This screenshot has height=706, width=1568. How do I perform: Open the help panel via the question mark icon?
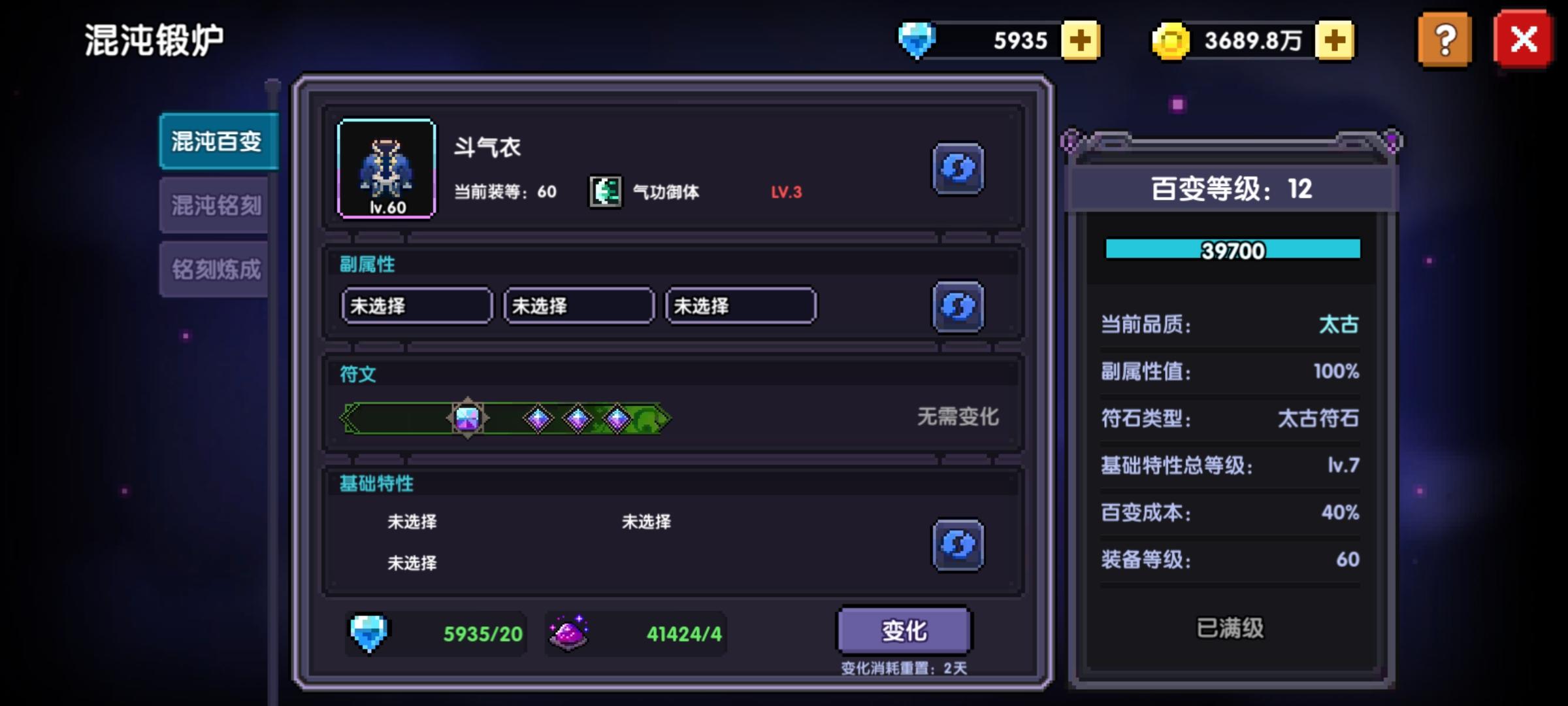click(x=1444, y=39)
